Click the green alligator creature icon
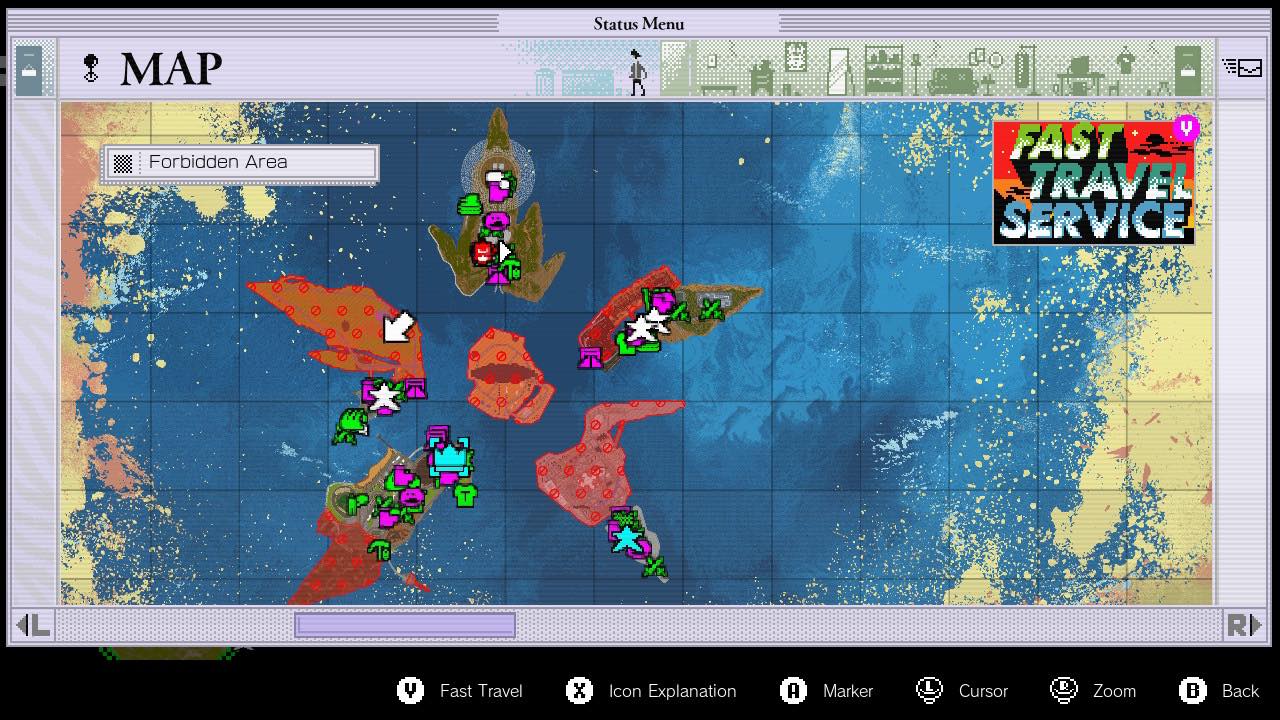Viewport: 1280px width, 720px height. point(351,424)
